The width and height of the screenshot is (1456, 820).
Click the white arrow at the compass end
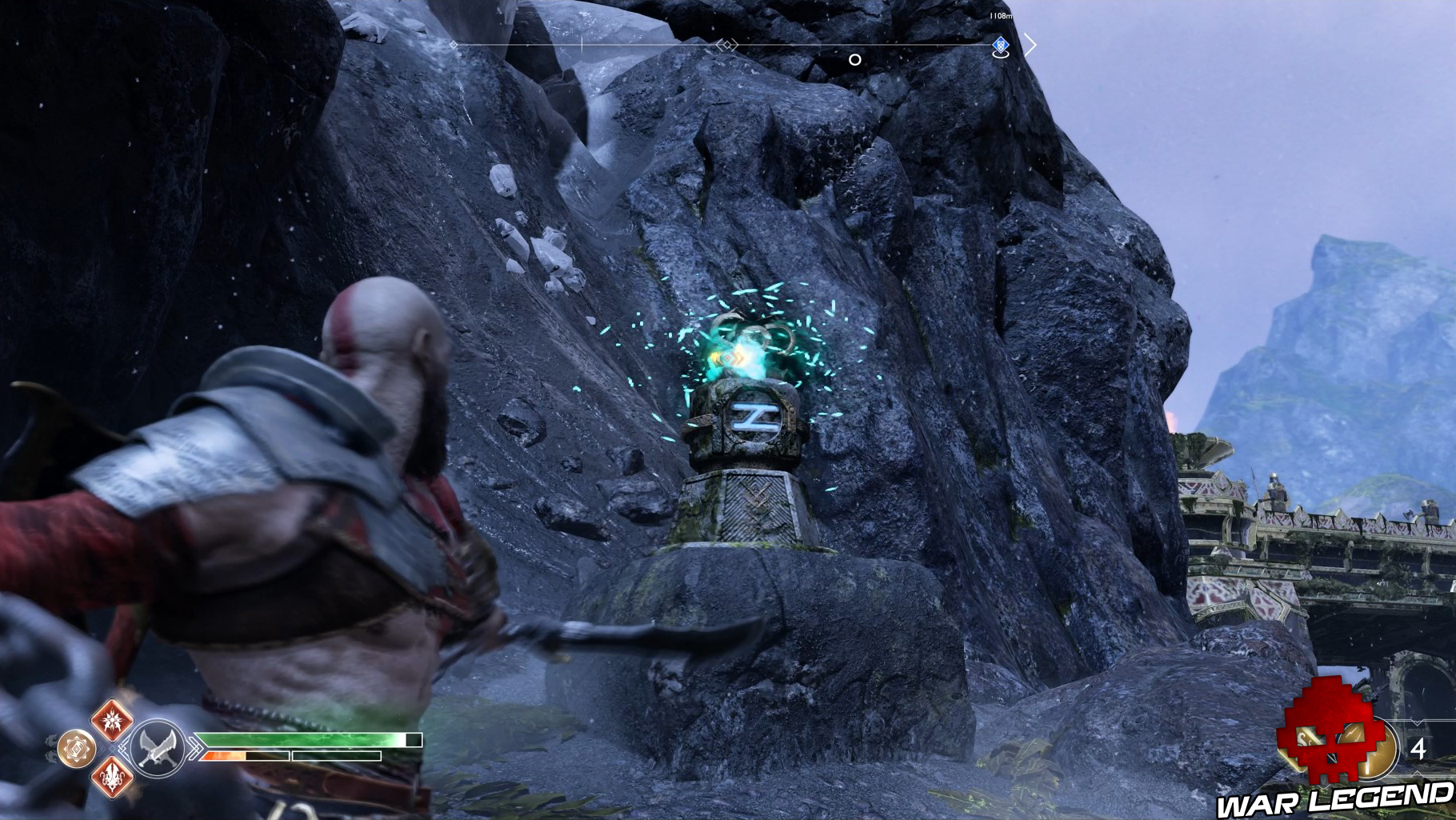(1030, 46)
